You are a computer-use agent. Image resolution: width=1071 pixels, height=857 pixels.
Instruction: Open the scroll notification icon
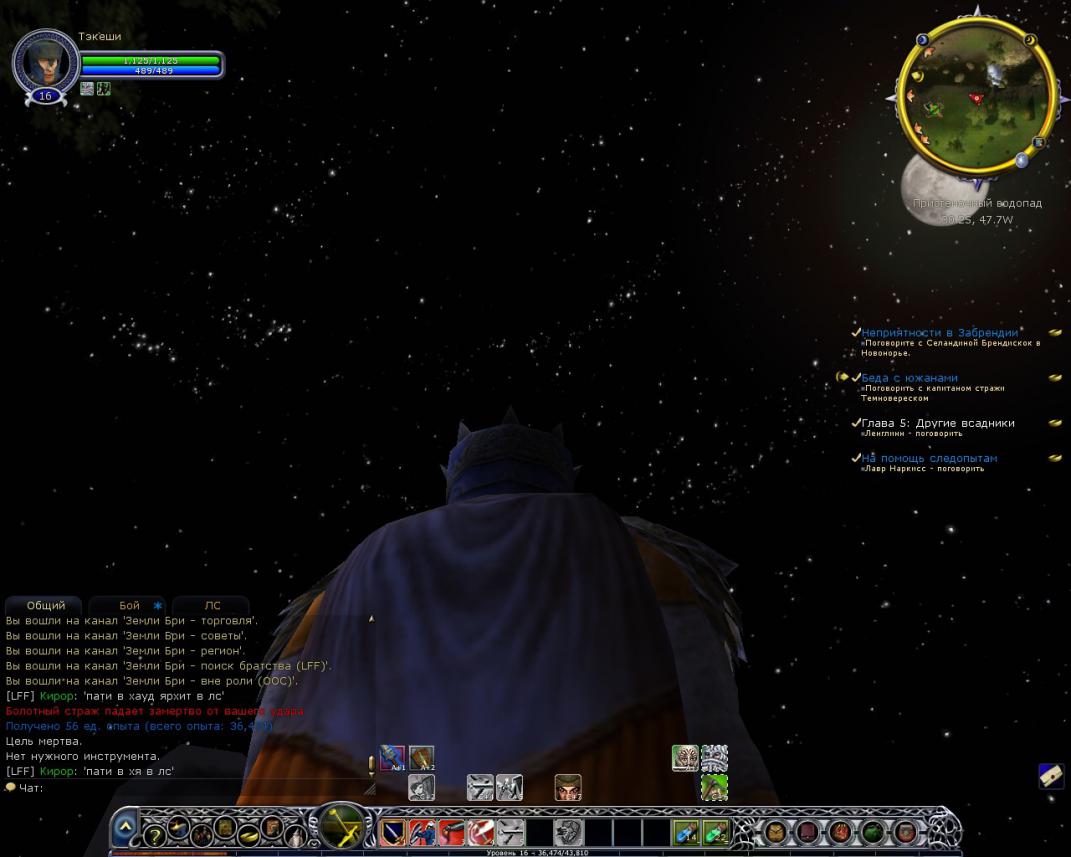click(x=1050, y=776)
